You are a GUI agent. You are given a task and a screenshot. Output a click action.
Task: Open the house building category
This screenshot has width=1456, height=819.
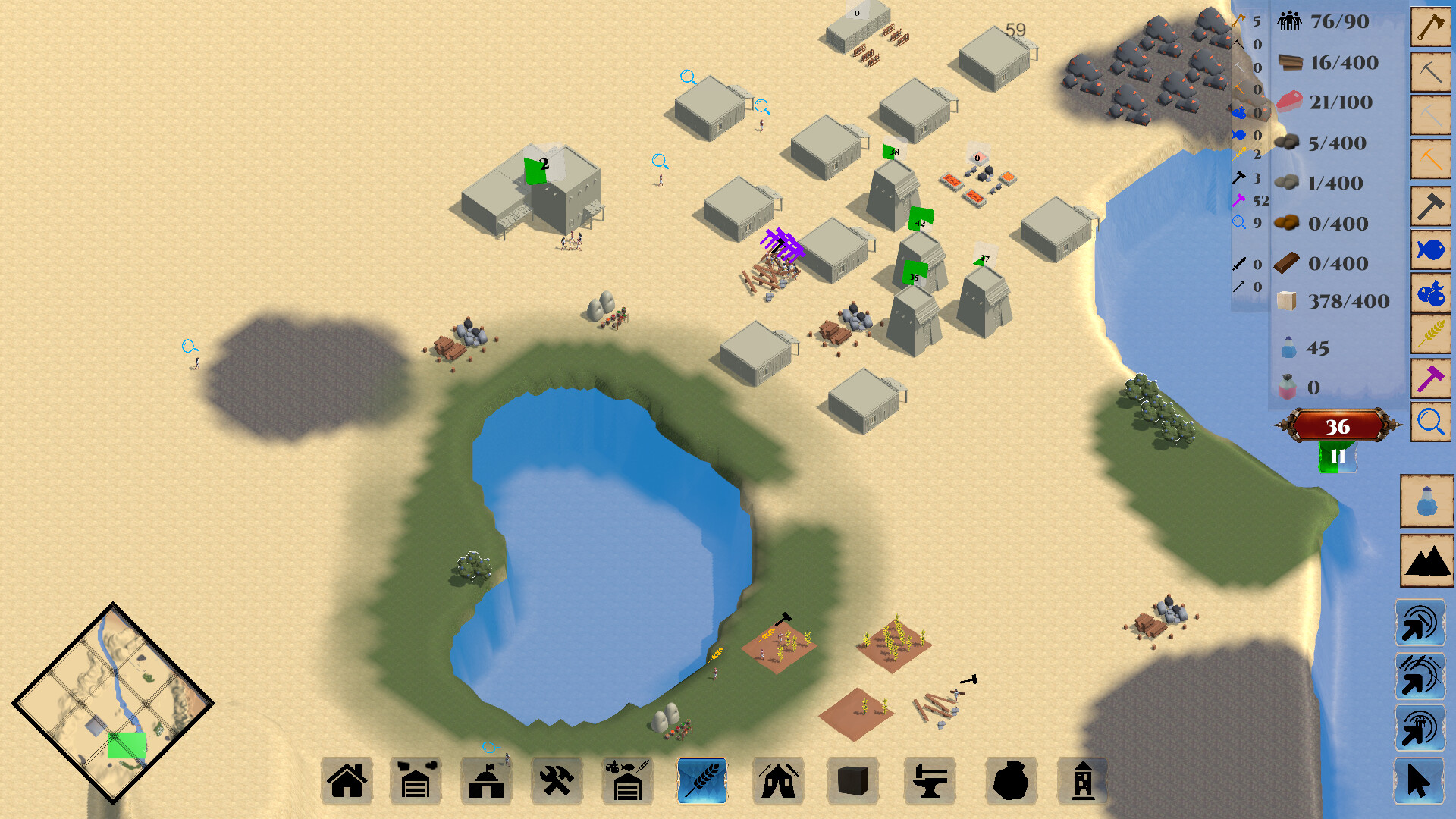[347, 781]
